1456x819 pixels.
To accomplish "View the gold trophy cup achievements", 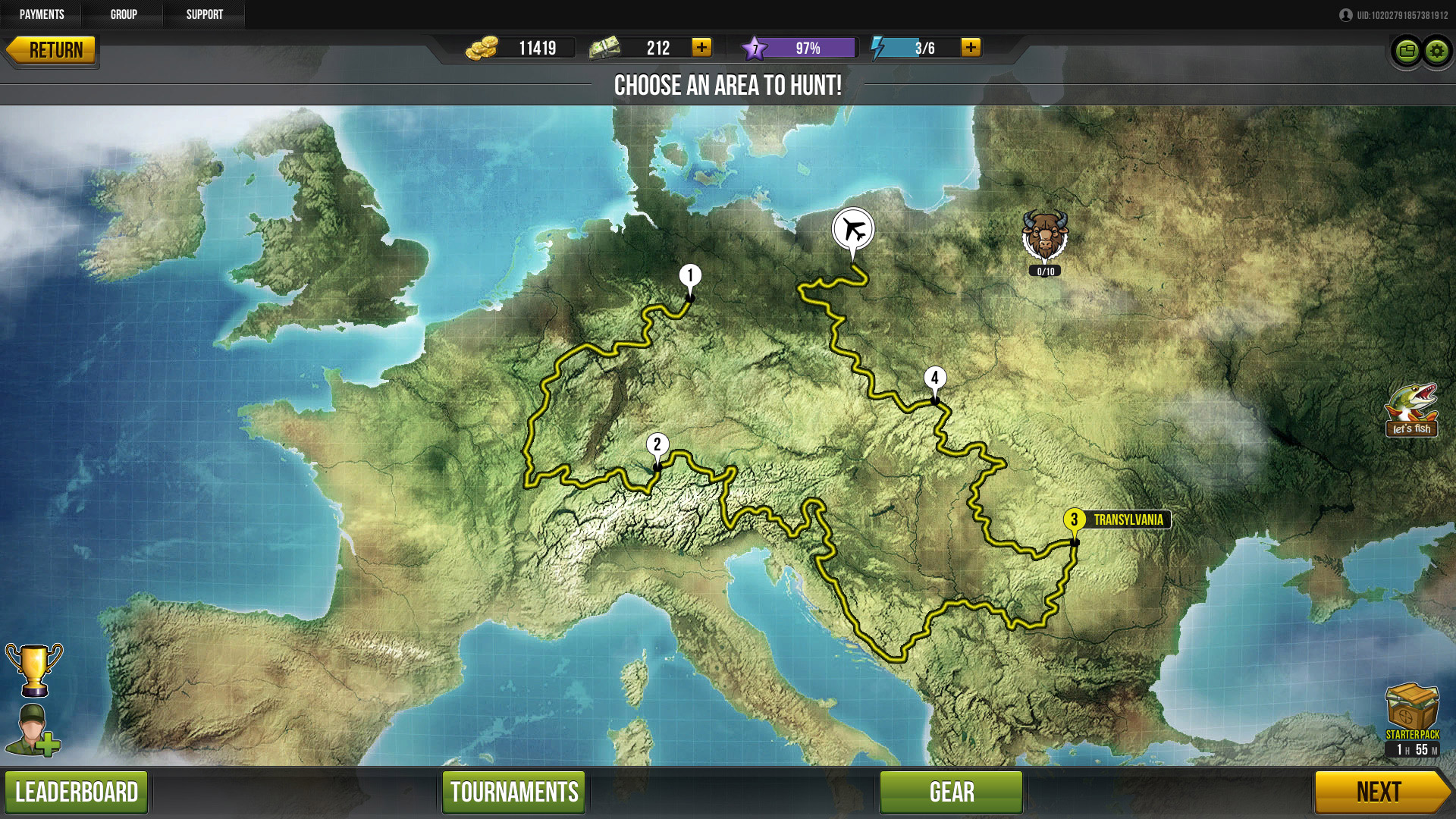I will [34, 670].
